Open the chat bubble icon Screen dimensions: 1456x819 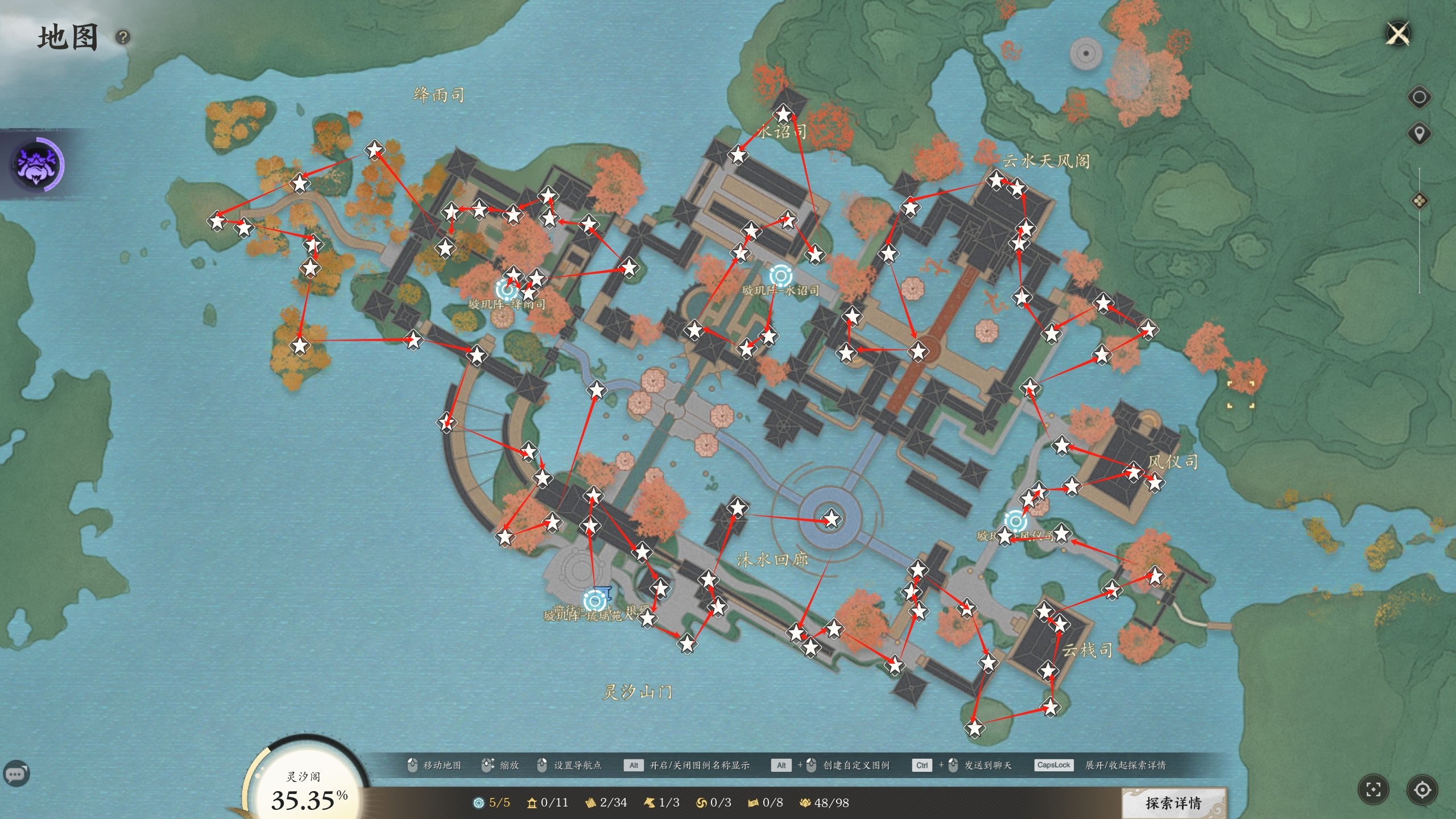[16, 774]
